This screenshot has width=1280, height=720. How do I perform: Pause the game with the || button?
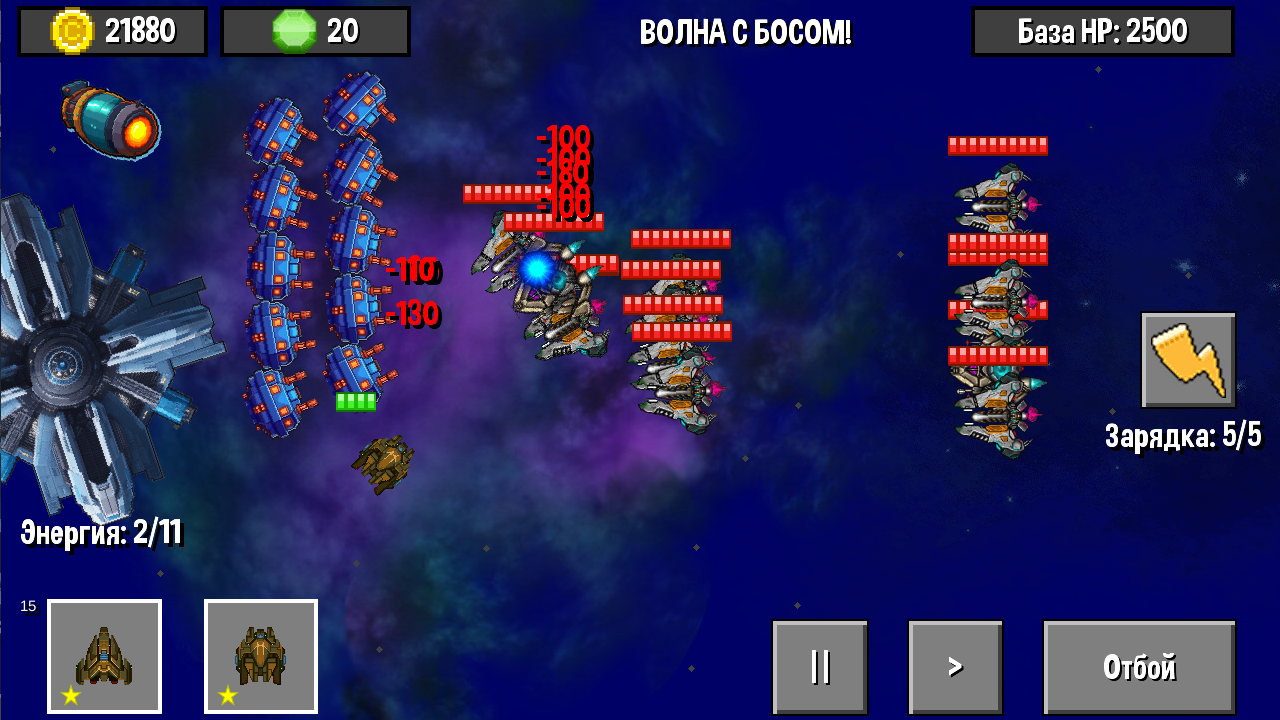(x=820, y=665)
